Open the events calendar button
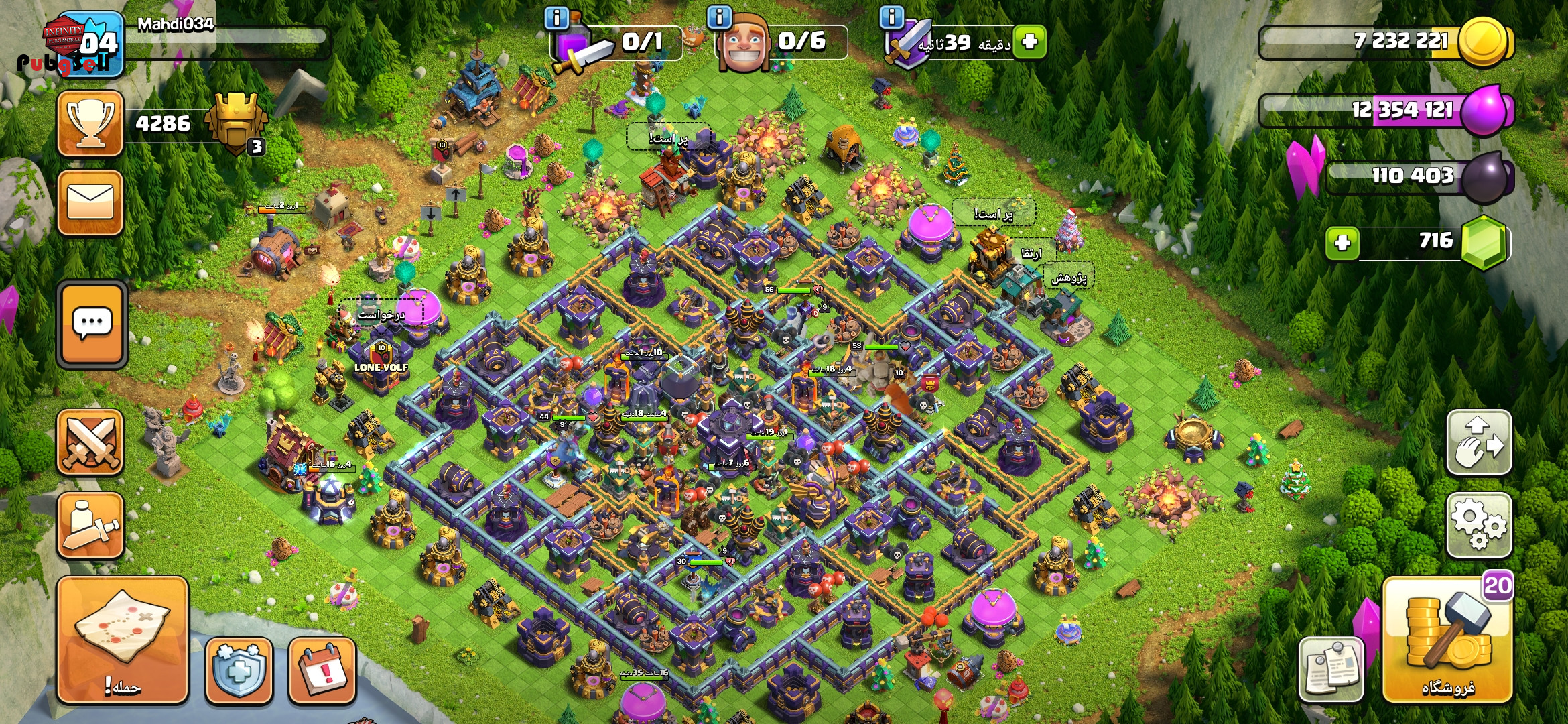 pos(322,670)
